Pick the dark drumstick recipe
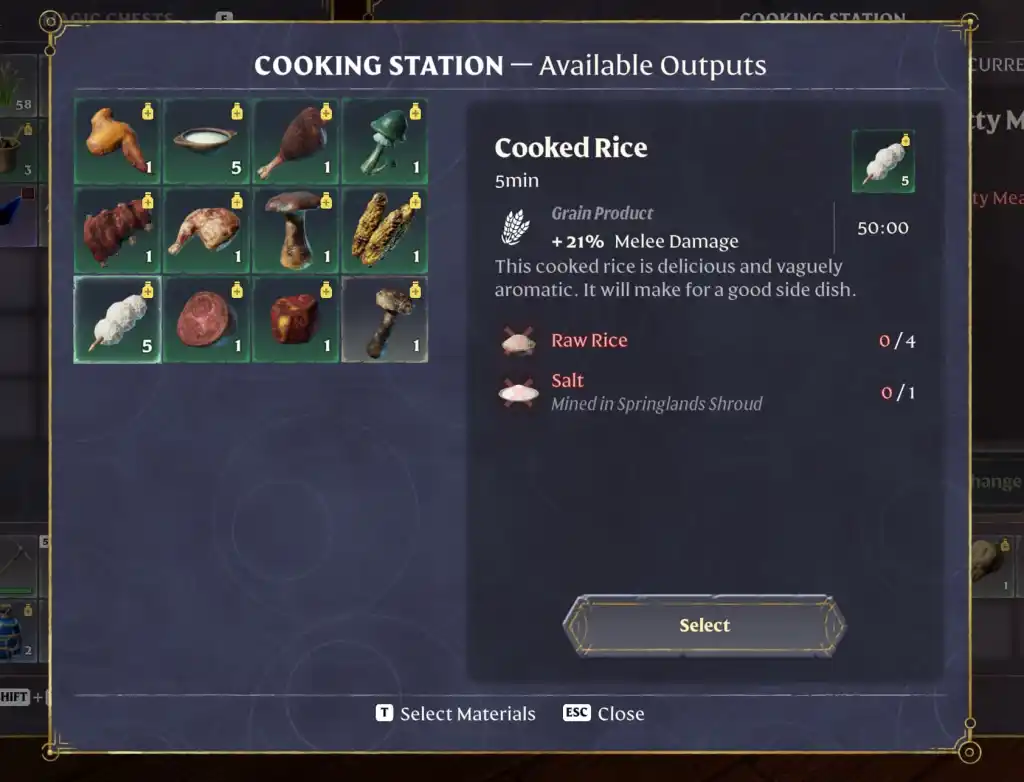This screenshot has width=1024, height=782. pos(295,141)
